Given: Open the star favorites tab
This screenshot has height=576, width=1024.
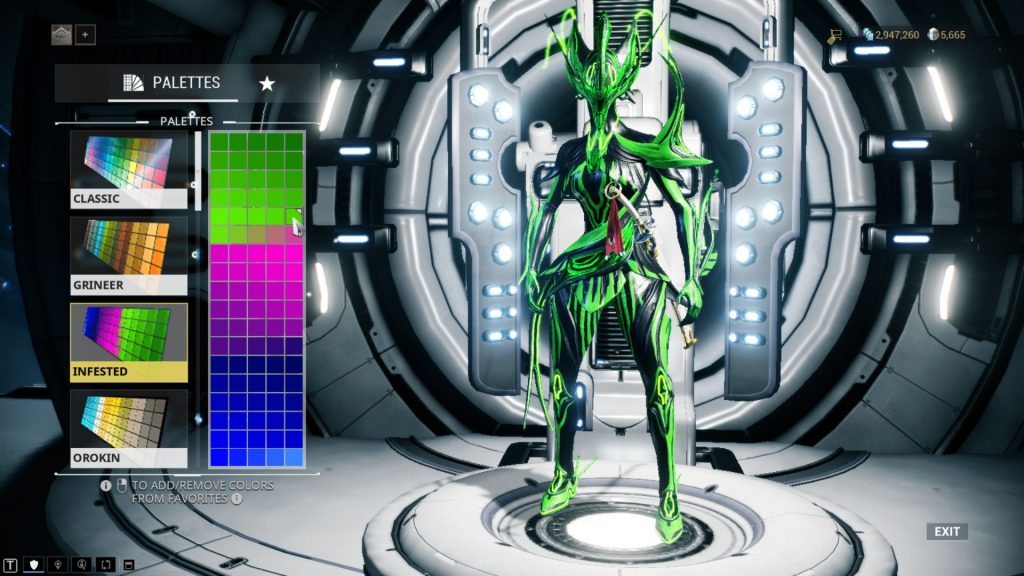Looking at the screenshot, I should coord(267,83).
